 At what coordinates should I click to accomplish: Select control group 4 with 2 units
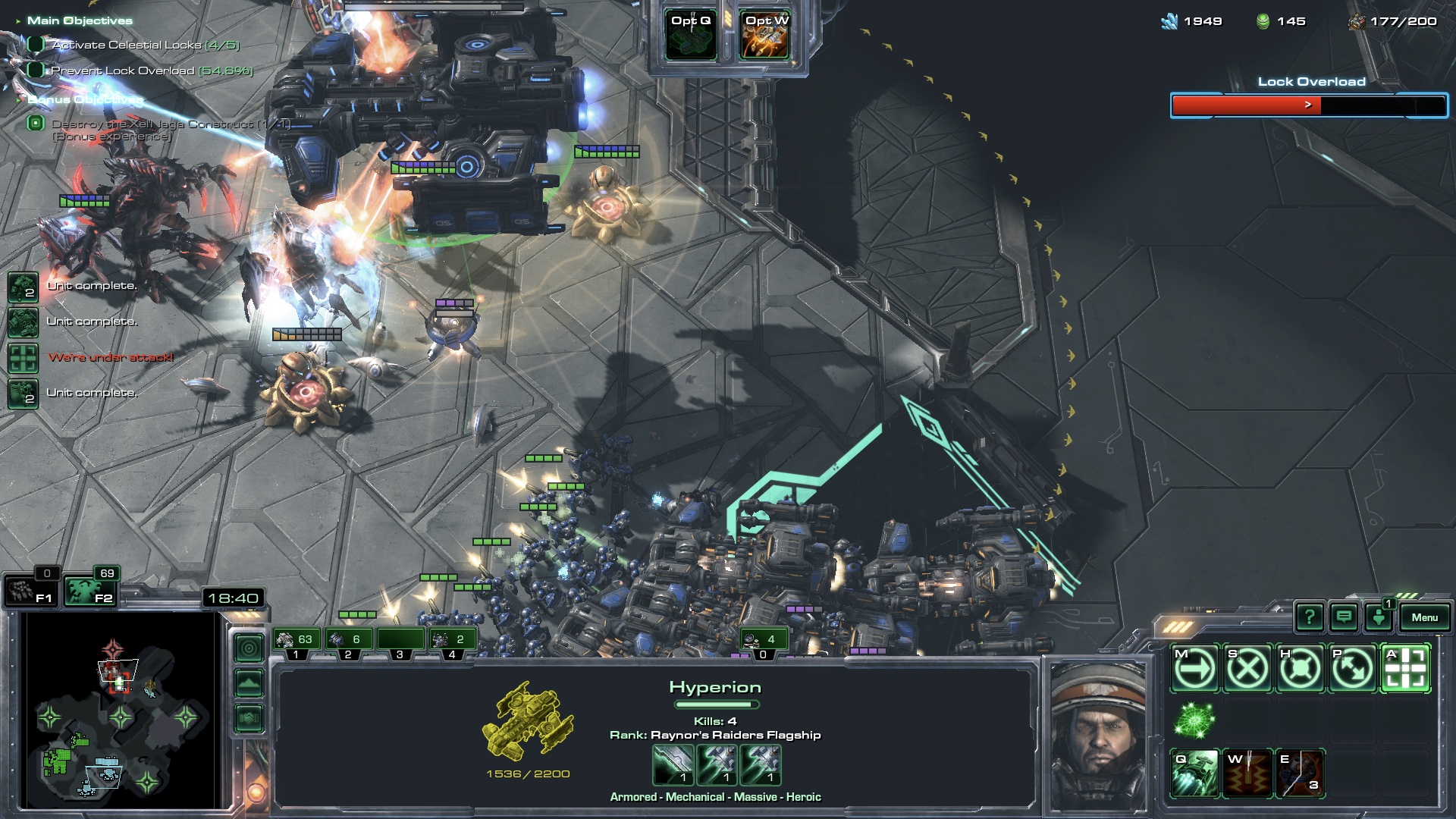pos(452,642)
